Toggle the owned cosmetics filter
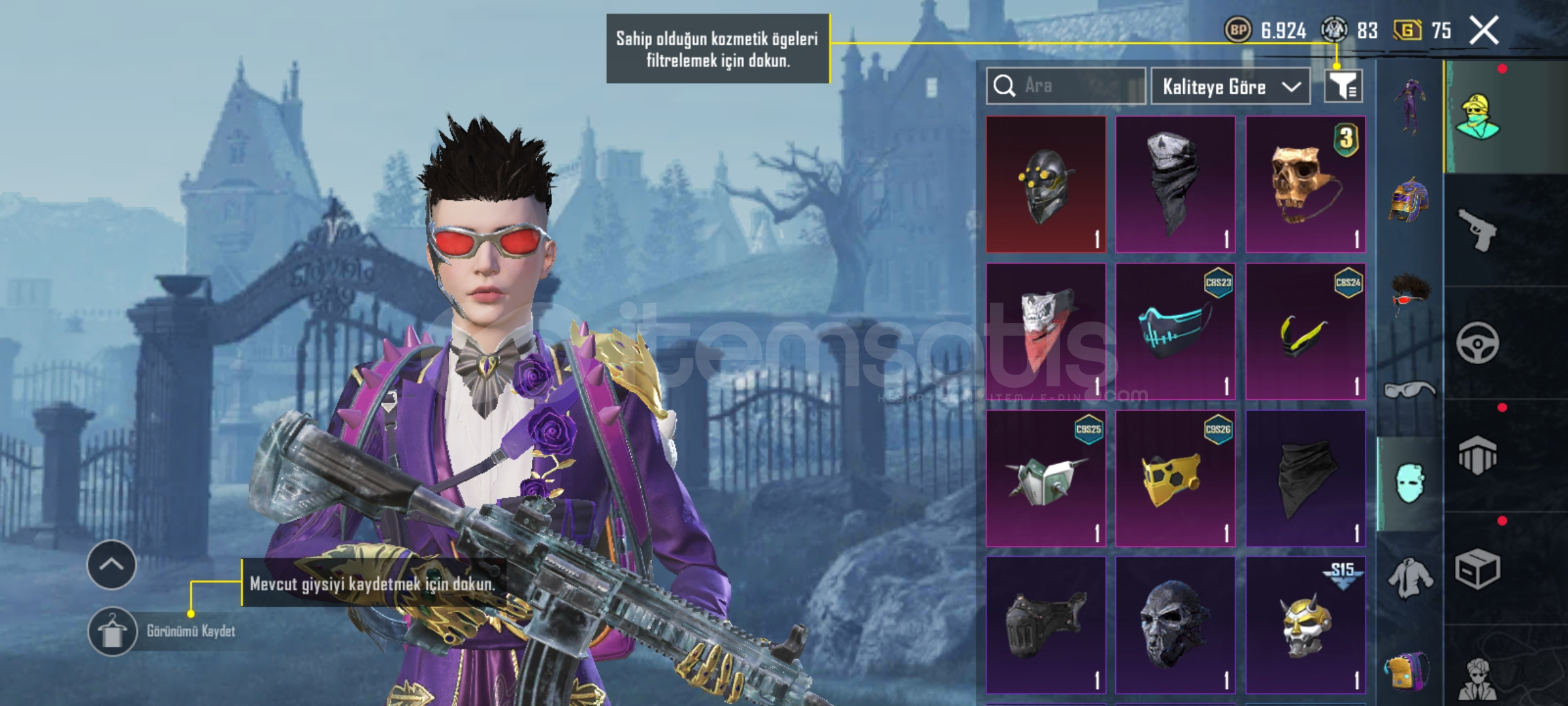Viewport: 1568px width, 706px height. click(x=1343, y=86)
